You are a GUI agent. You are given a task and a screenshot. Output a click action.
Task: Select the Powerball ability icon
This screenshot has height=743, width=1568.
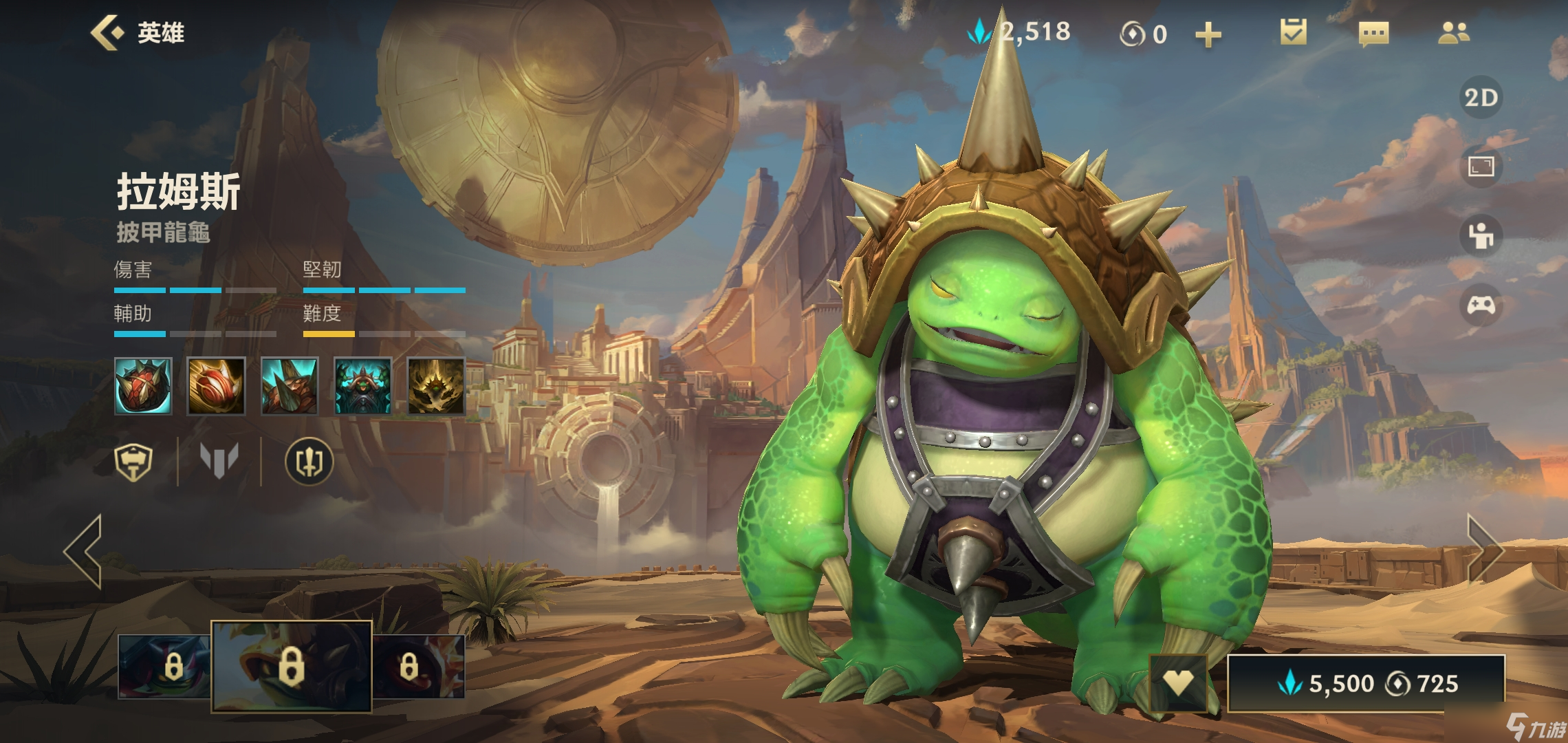pyautogui.click(x=216, y=386)
